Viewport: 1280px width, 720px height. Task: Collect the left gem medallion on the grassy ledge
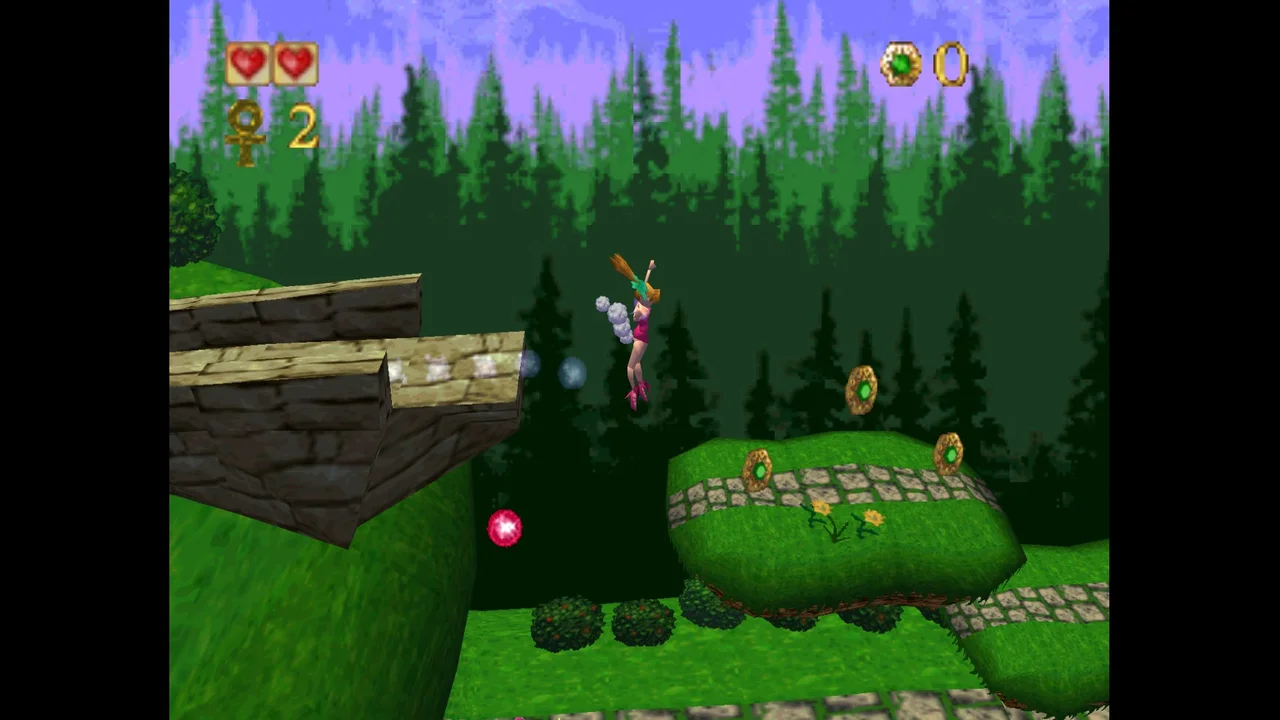(758, 470)
